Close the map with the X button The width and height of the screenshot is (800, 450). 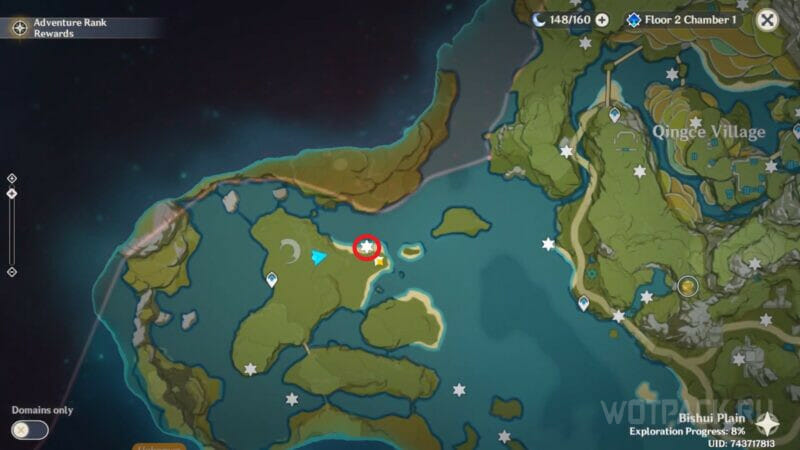coord(767,19)
